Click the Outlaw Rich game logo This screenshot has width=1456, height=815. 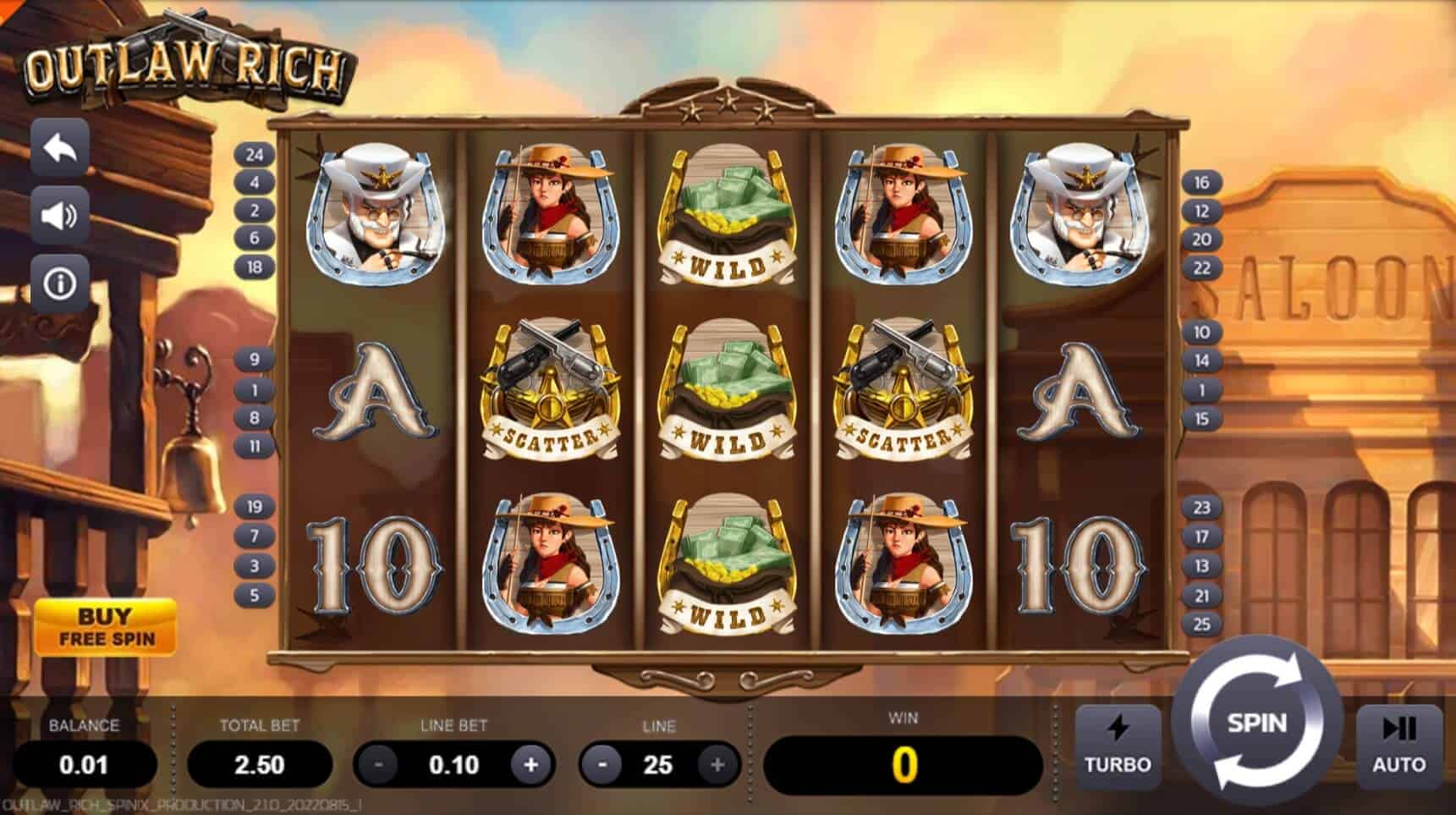[x=186, y=63]
